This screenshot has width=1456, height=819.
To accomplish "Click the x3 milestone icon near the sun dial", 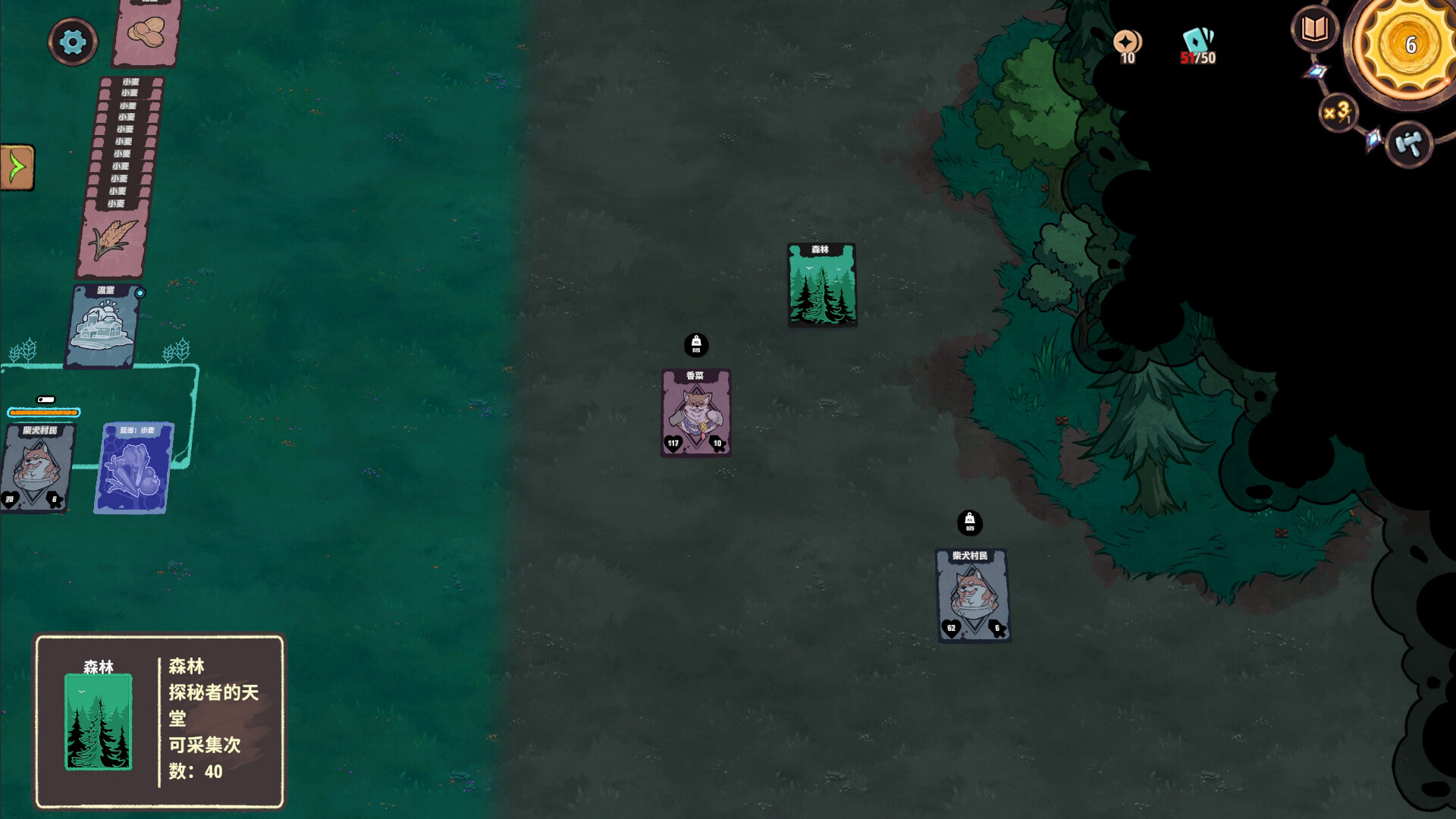I will 1337,112.
